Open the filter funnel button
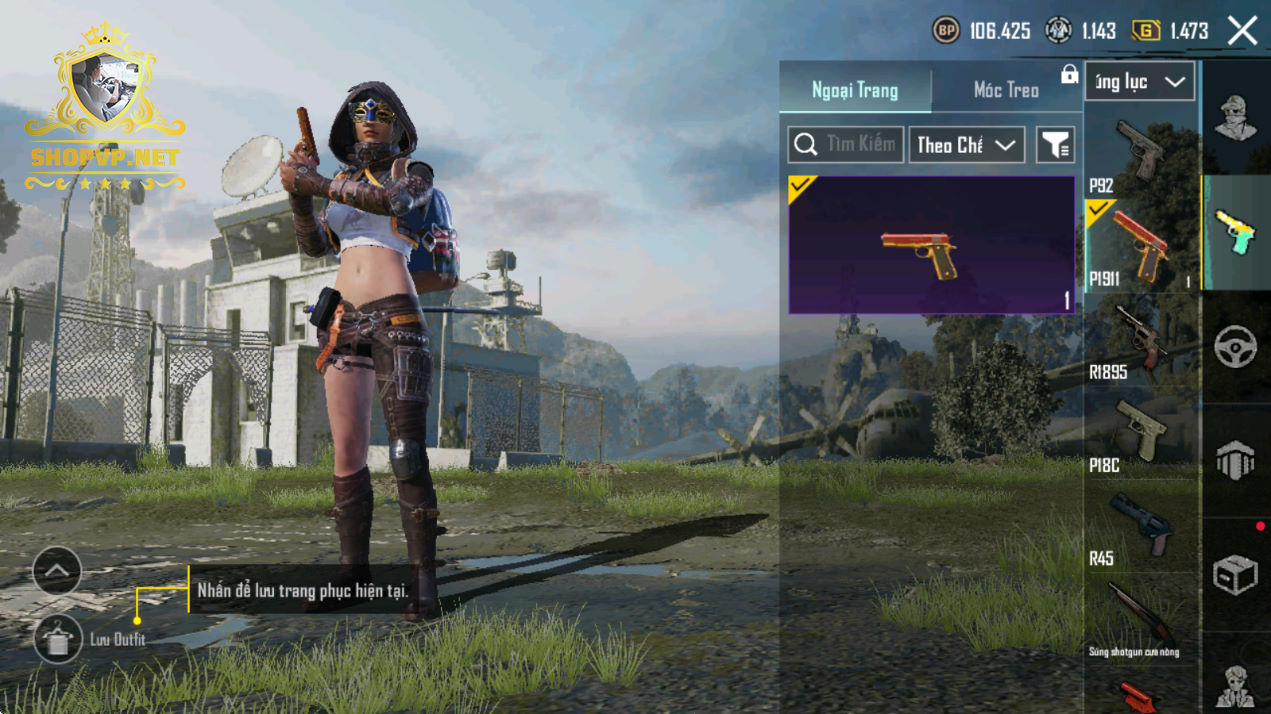Image resolution: width=1271 pixels, height=714 pixels. coord(1055,145)
